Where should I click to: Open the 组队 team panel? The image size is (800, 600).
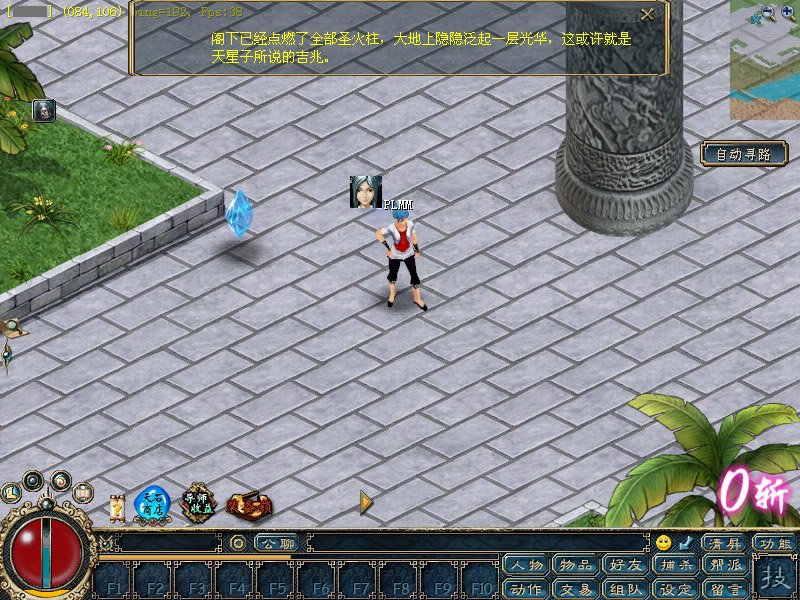625,588
